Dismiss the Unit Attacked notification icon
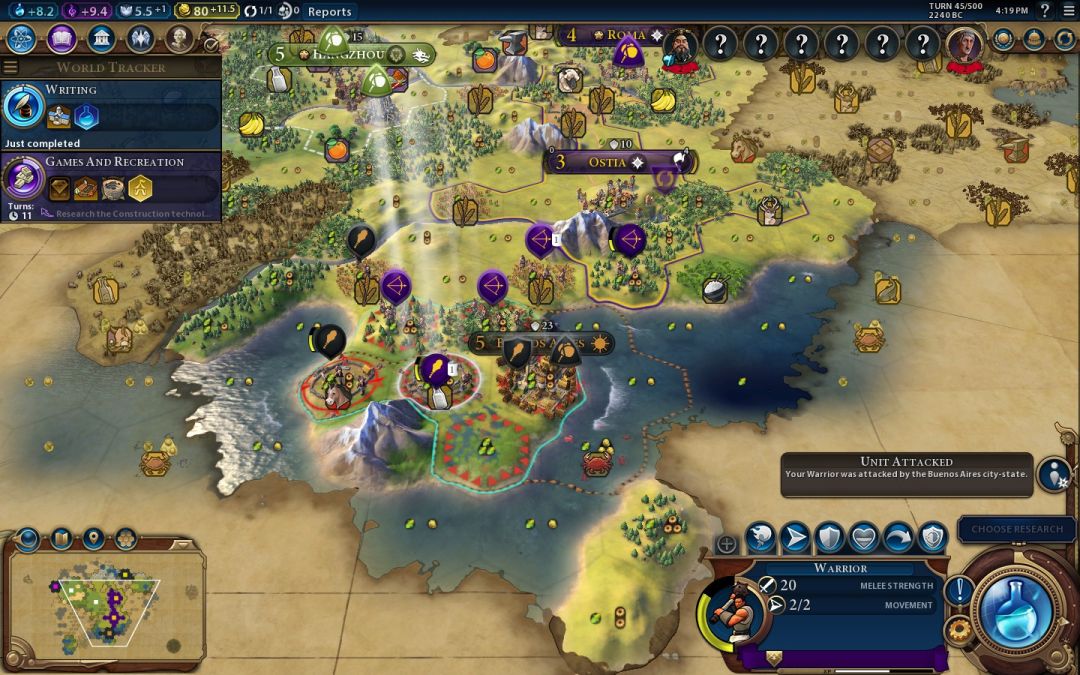1080x675 pixels. (x=1053, y=474)
